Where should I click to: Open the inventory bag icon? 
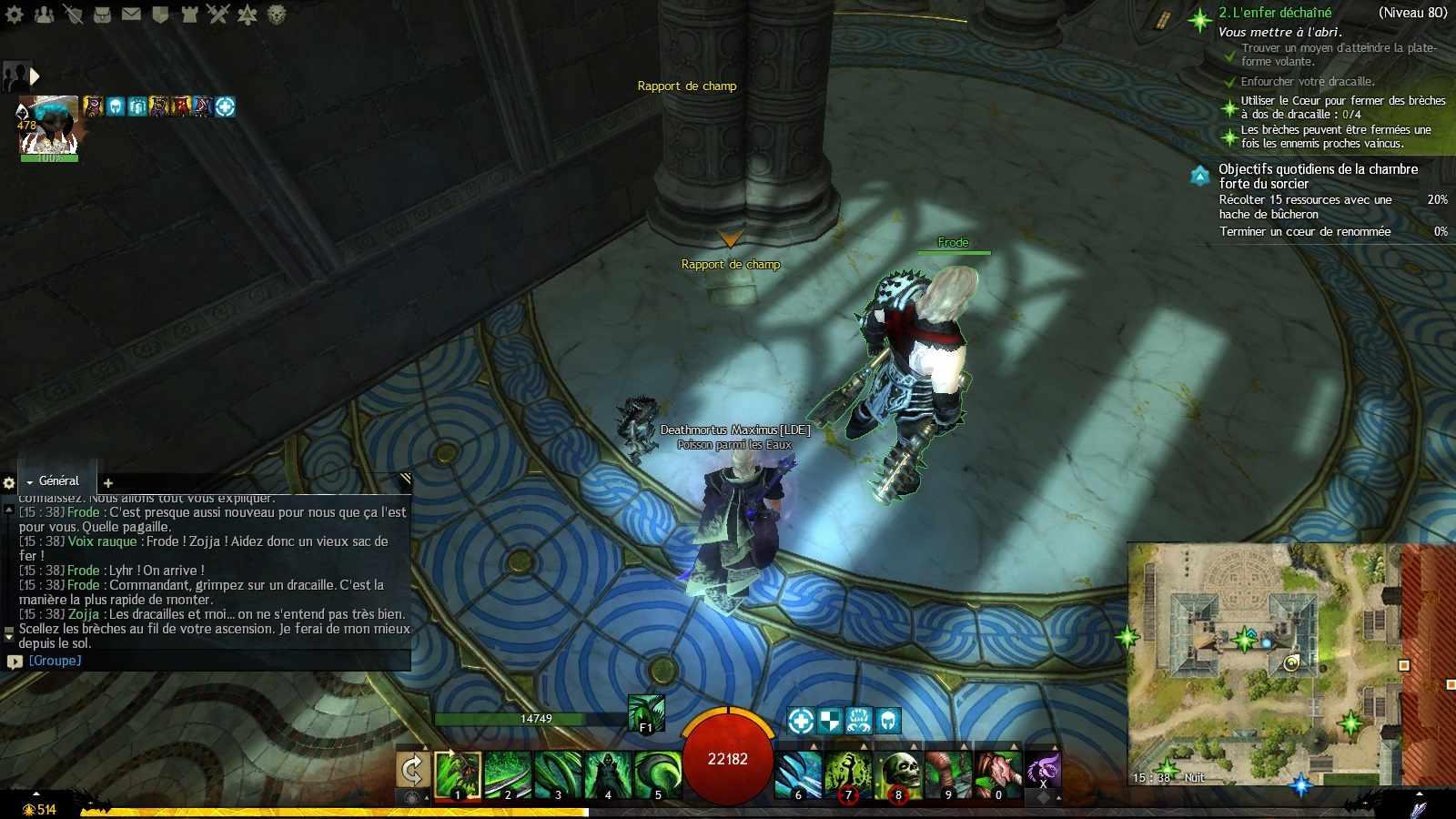(102, 14)
